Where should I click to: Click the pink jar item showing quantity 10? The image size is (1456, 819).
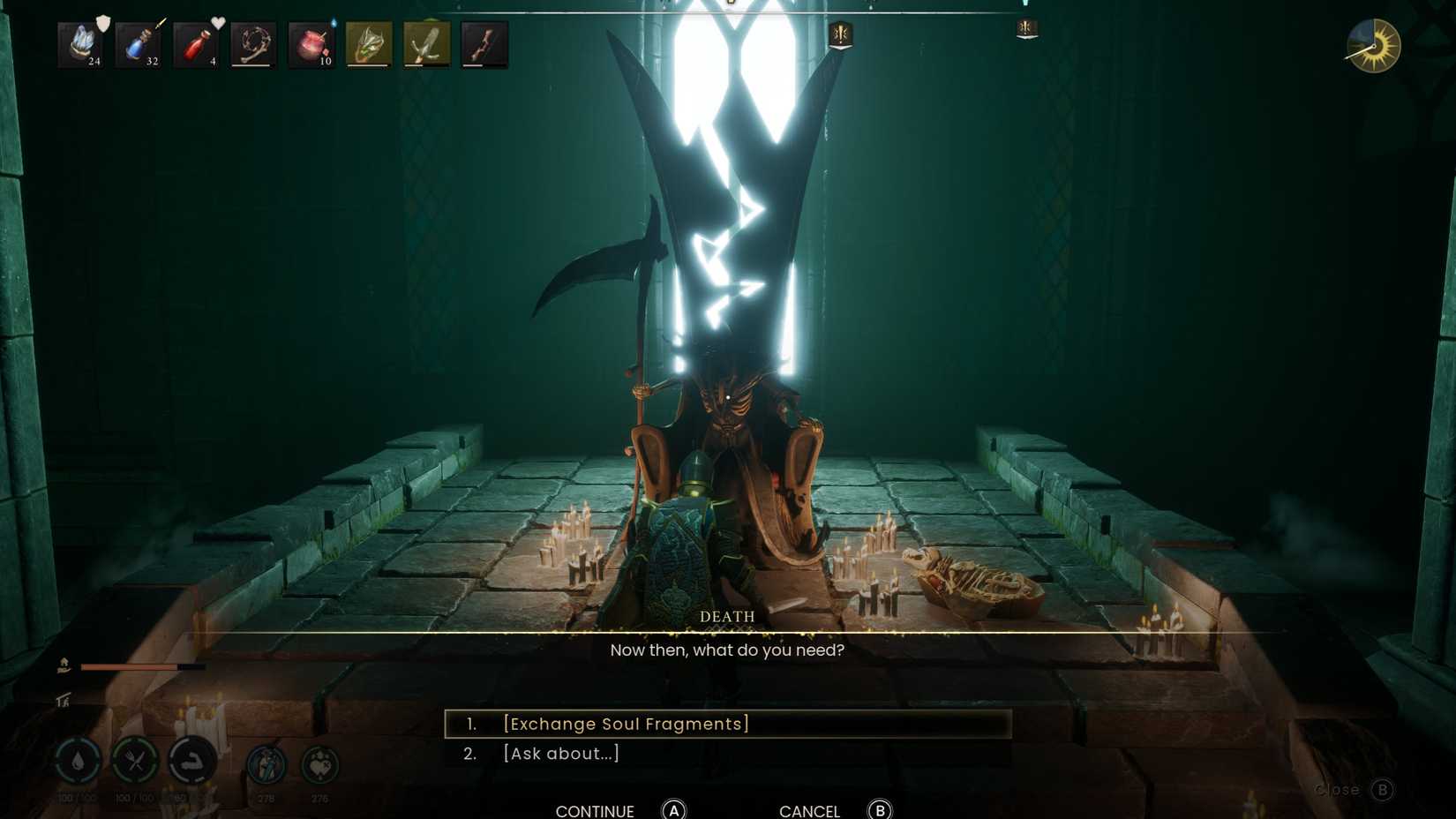[x=310, y=44]
